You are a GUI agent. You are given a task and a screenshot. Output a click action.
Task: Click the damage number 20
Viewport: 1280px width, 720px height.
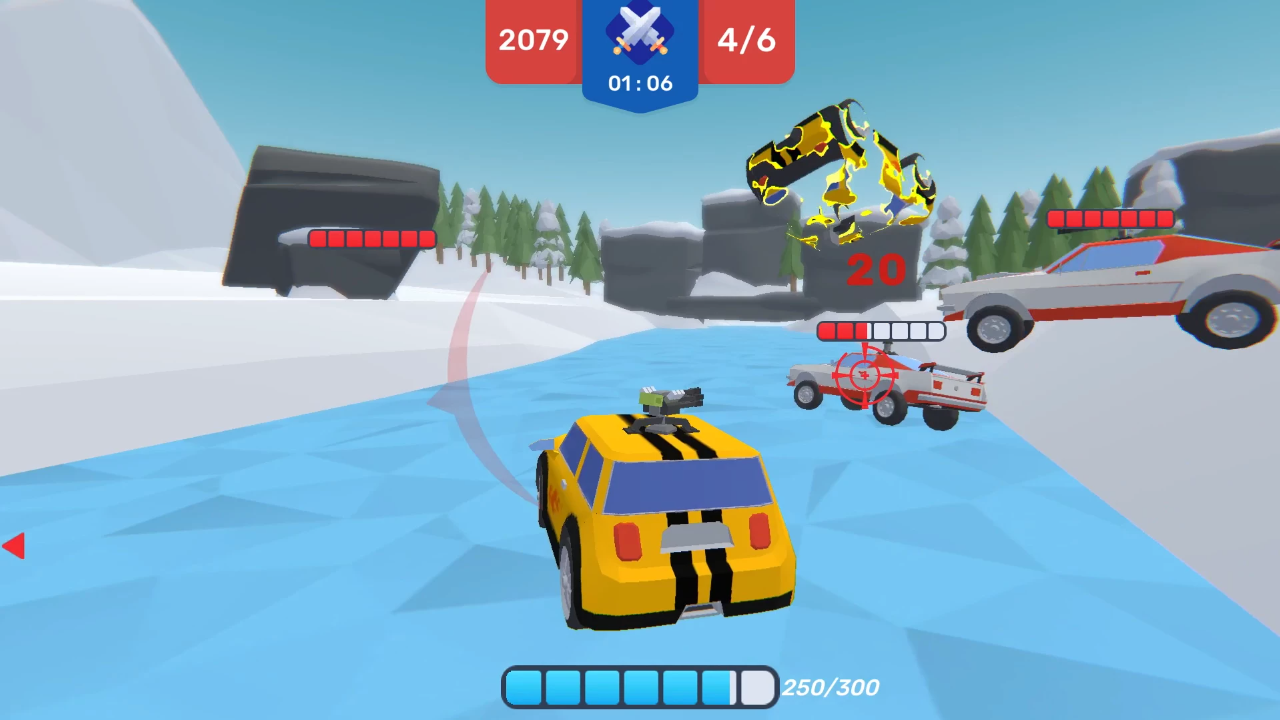[x=877, y=270]
